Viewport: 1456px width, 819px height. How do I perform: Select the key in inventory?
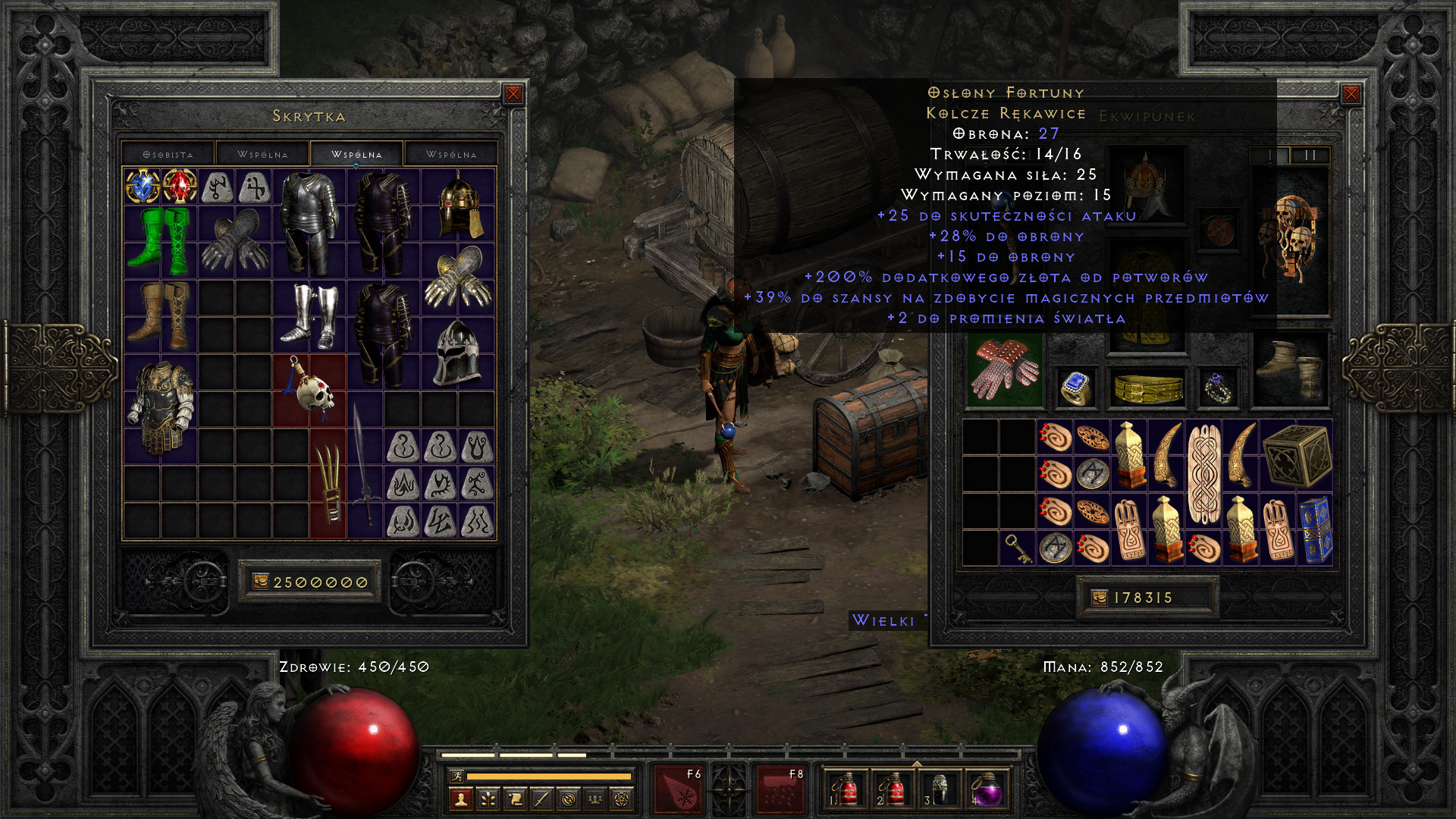pos(1017,548)
